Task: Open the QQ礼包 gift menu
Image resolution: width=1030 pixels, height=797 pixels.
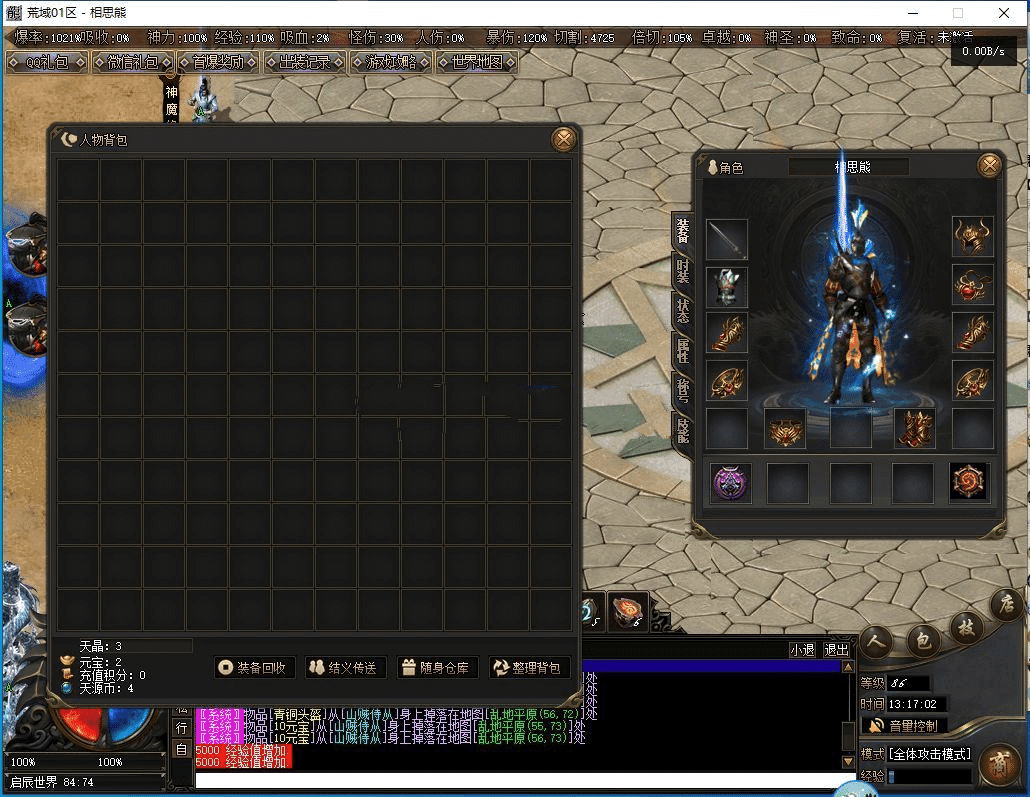Action: click(46, 62)
